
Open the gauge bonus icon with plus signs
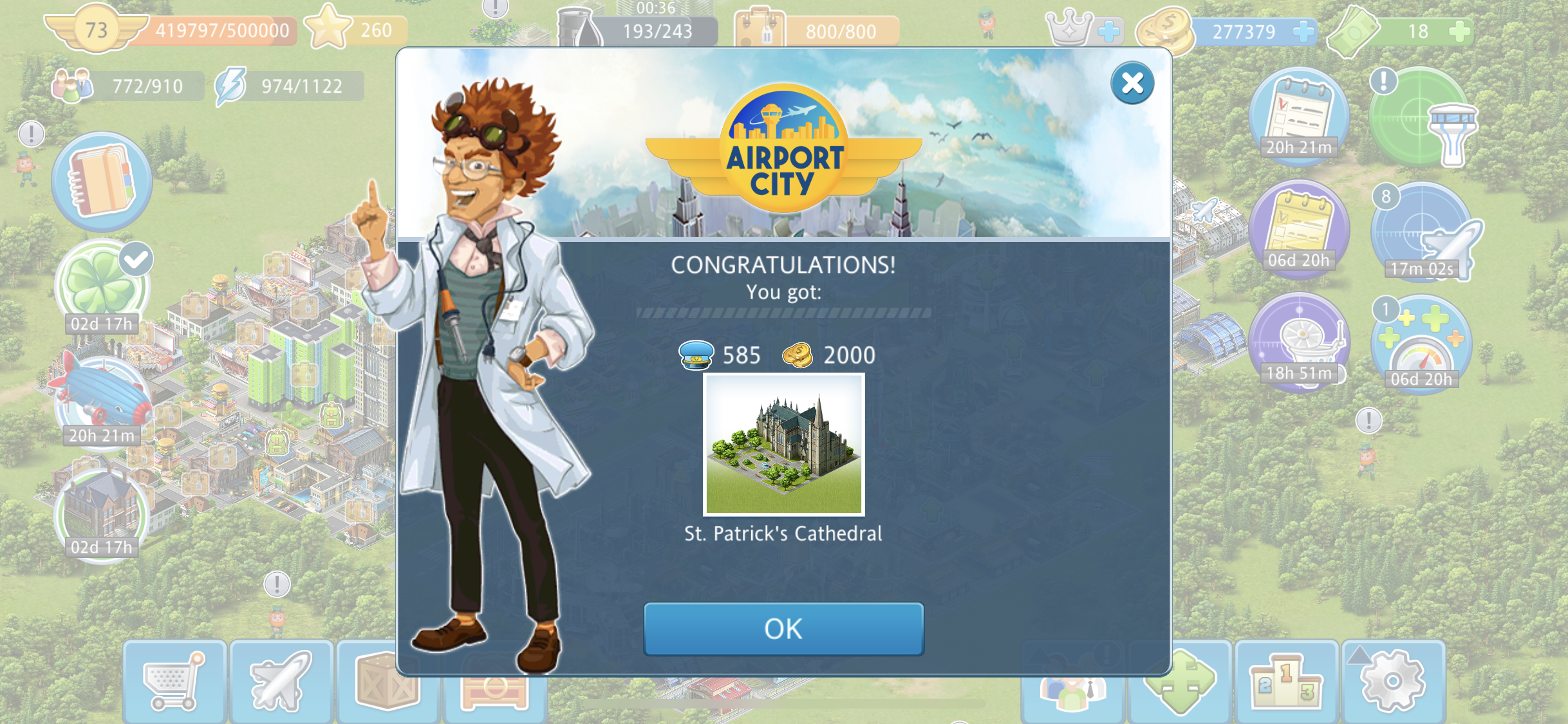pos(1421,344)
